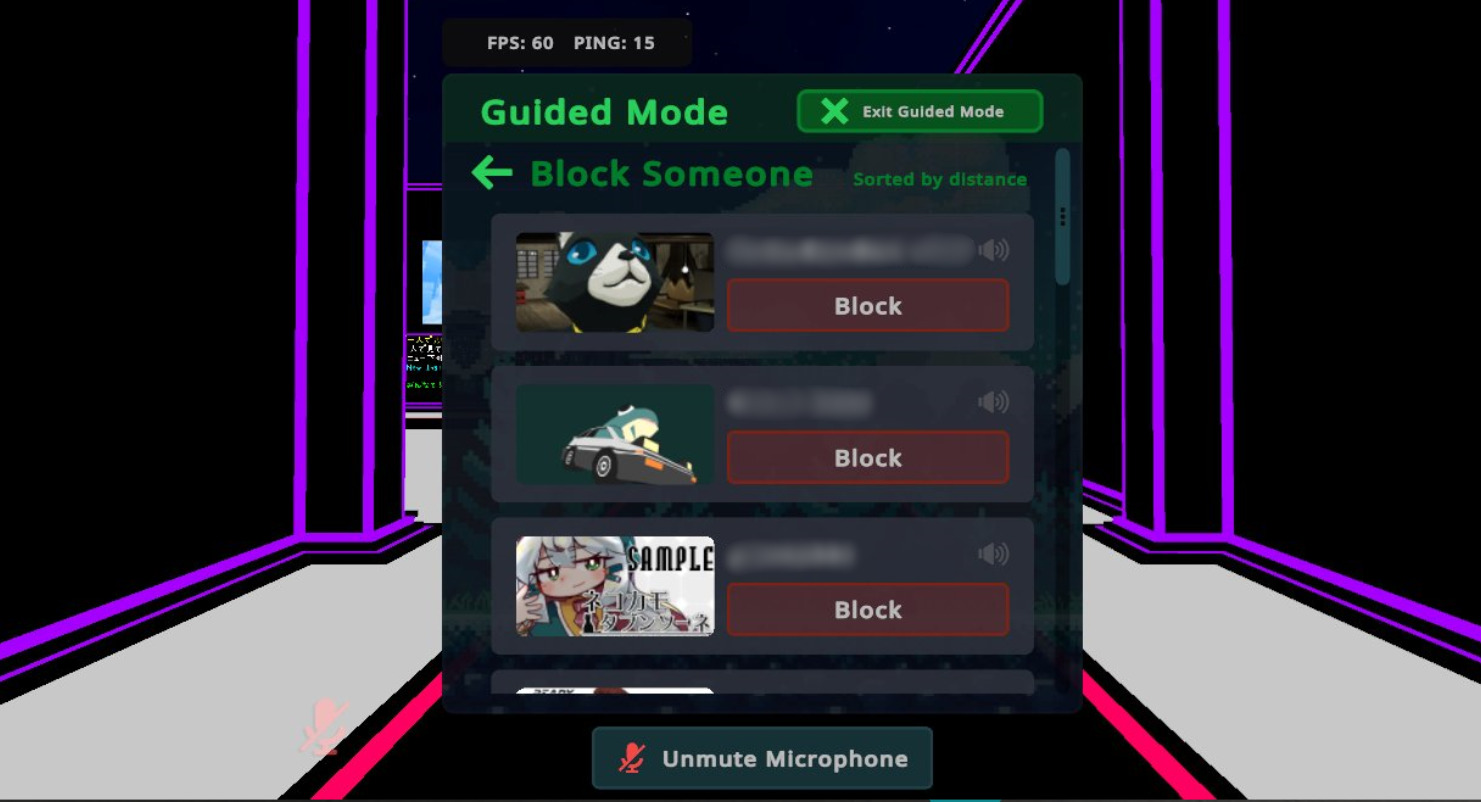Image resolution: width=1481 pixels, height=802 pixels.
Task: Click the speaker icon on the second user row
Action: 995,402
